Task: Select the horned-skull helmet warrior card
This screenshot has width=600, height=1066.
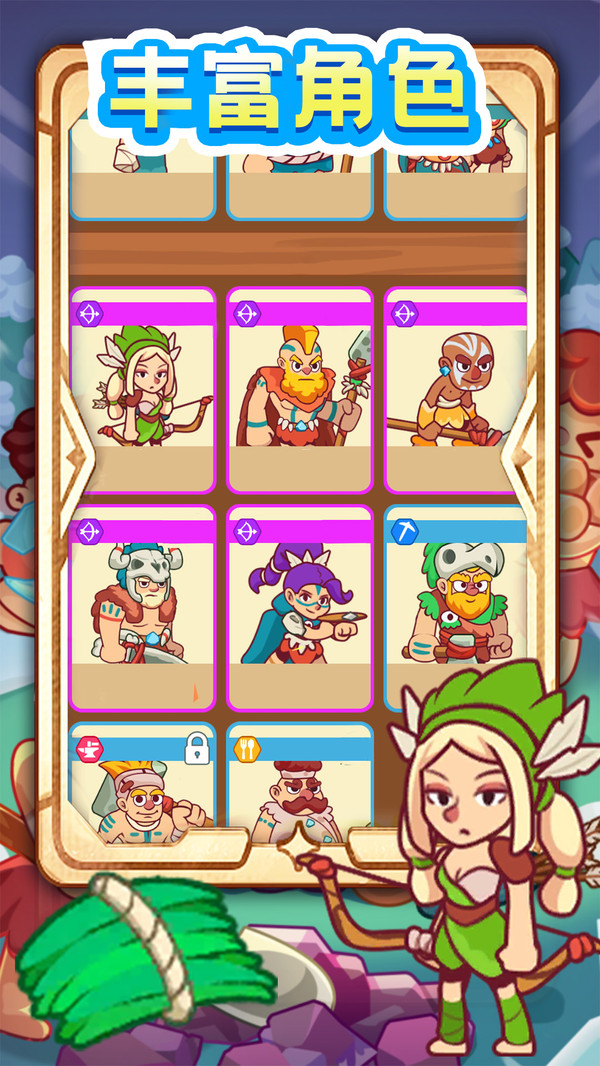Action: pos(143,608)
